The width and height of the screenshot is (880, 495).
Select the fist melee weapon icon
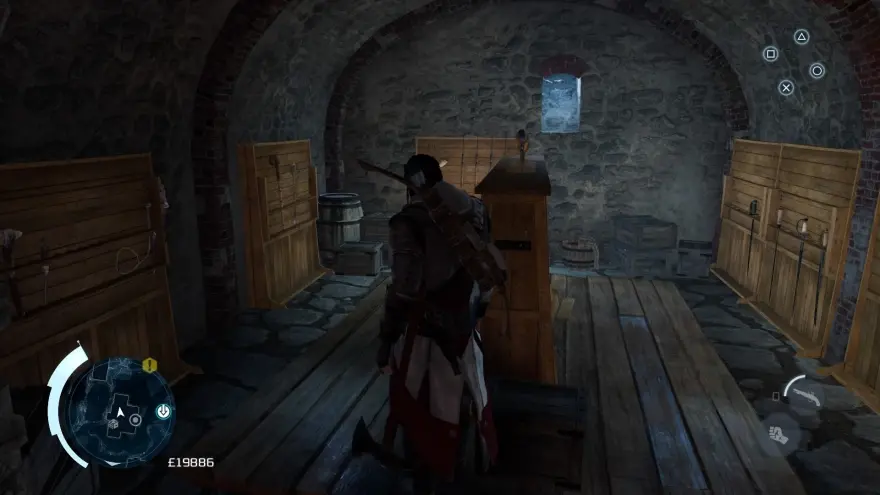click(x=780, y=434)
